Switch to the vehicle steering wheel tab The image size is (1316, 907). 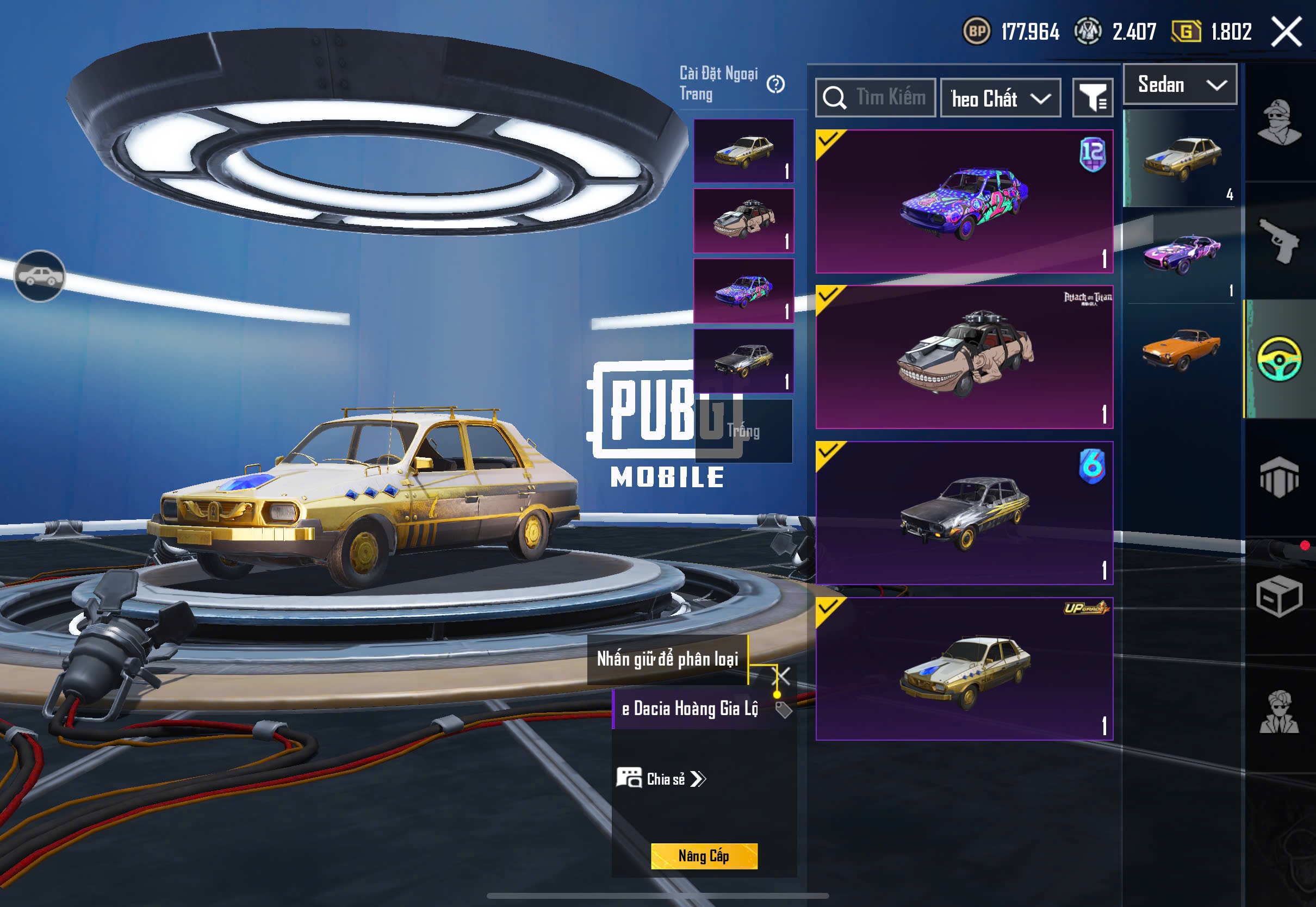point(1279,358)
